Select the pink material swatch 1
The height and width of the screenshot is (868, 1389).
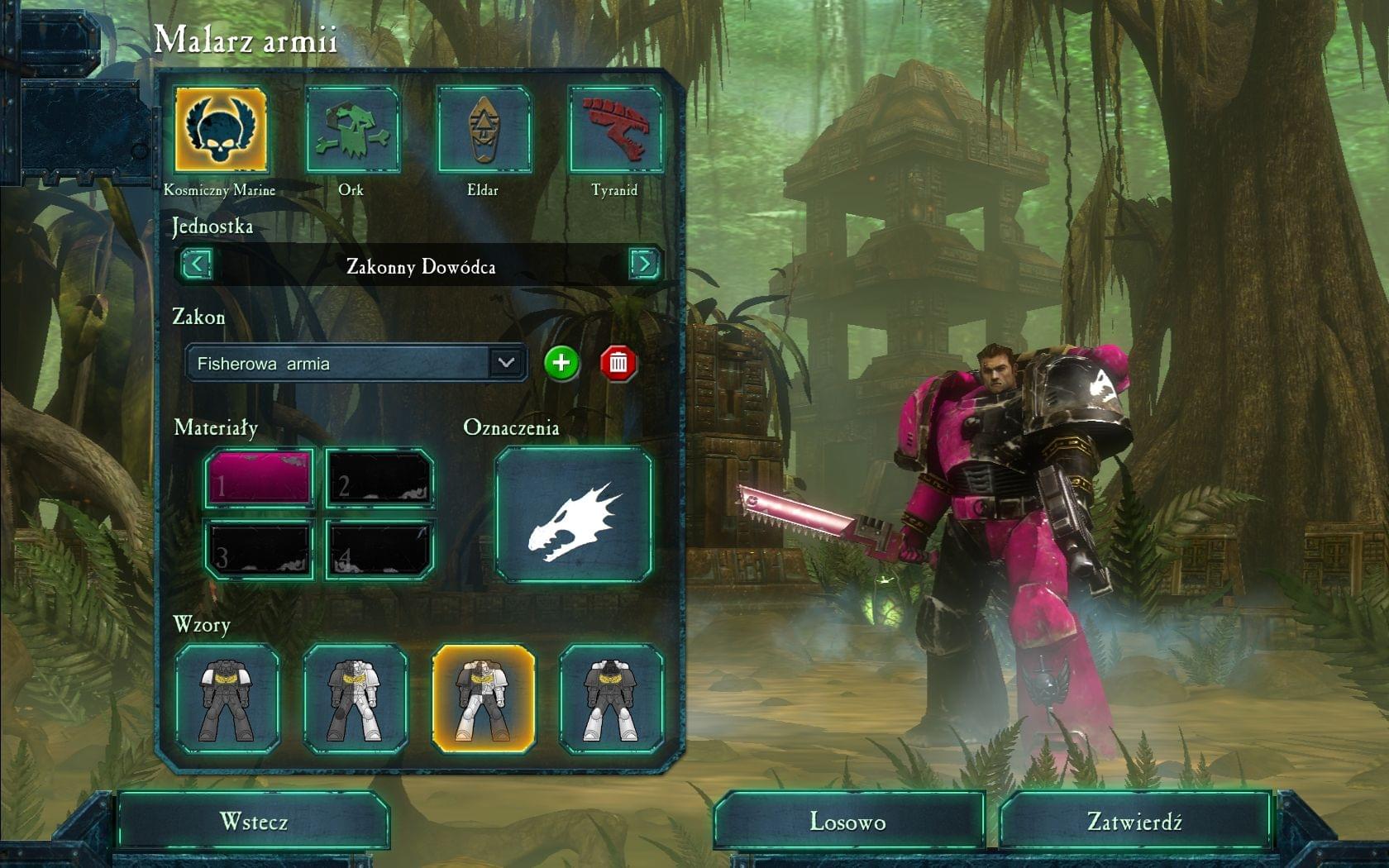click(259, 479)
